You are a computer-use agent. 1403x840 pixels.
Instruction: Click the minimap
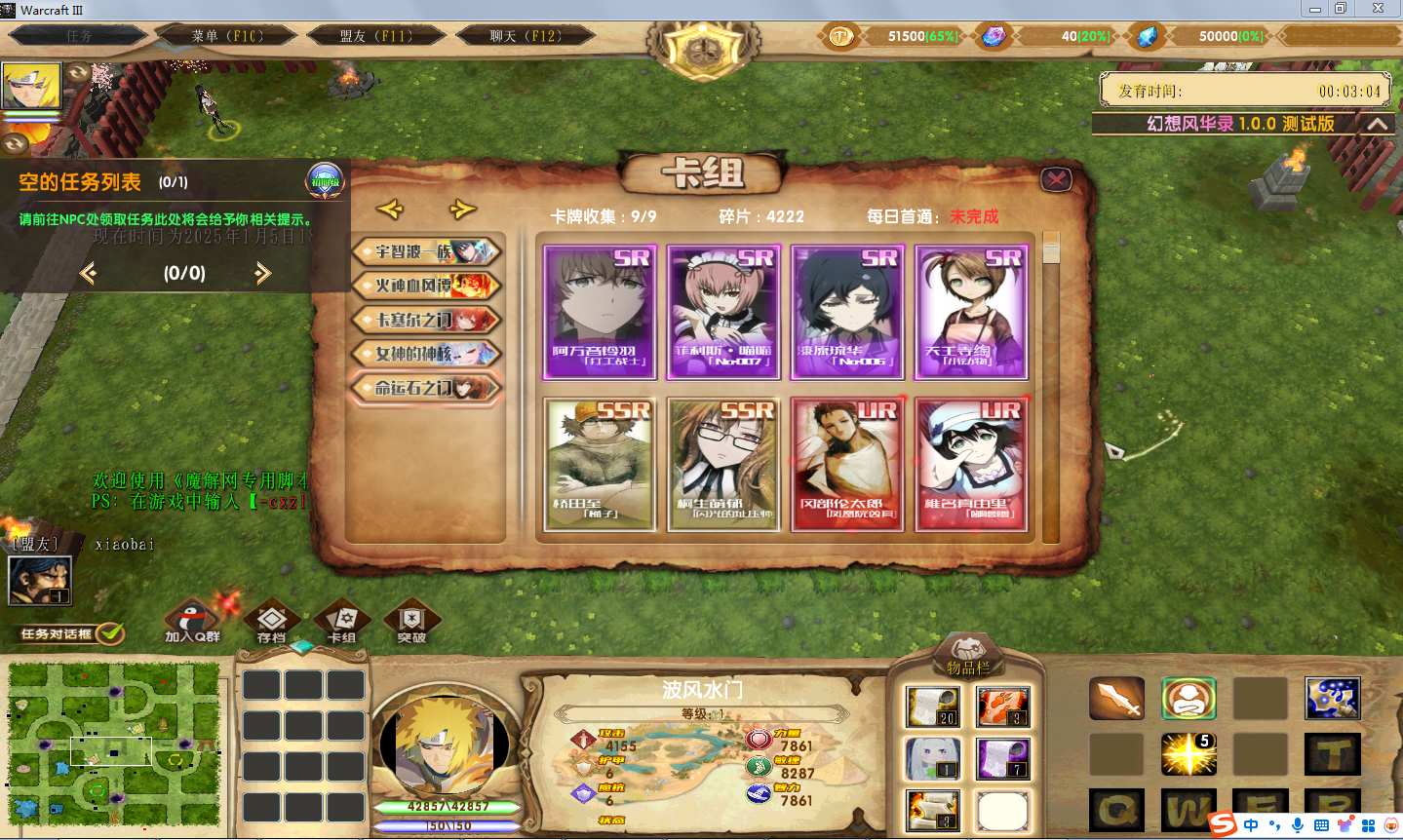point(114,744)
